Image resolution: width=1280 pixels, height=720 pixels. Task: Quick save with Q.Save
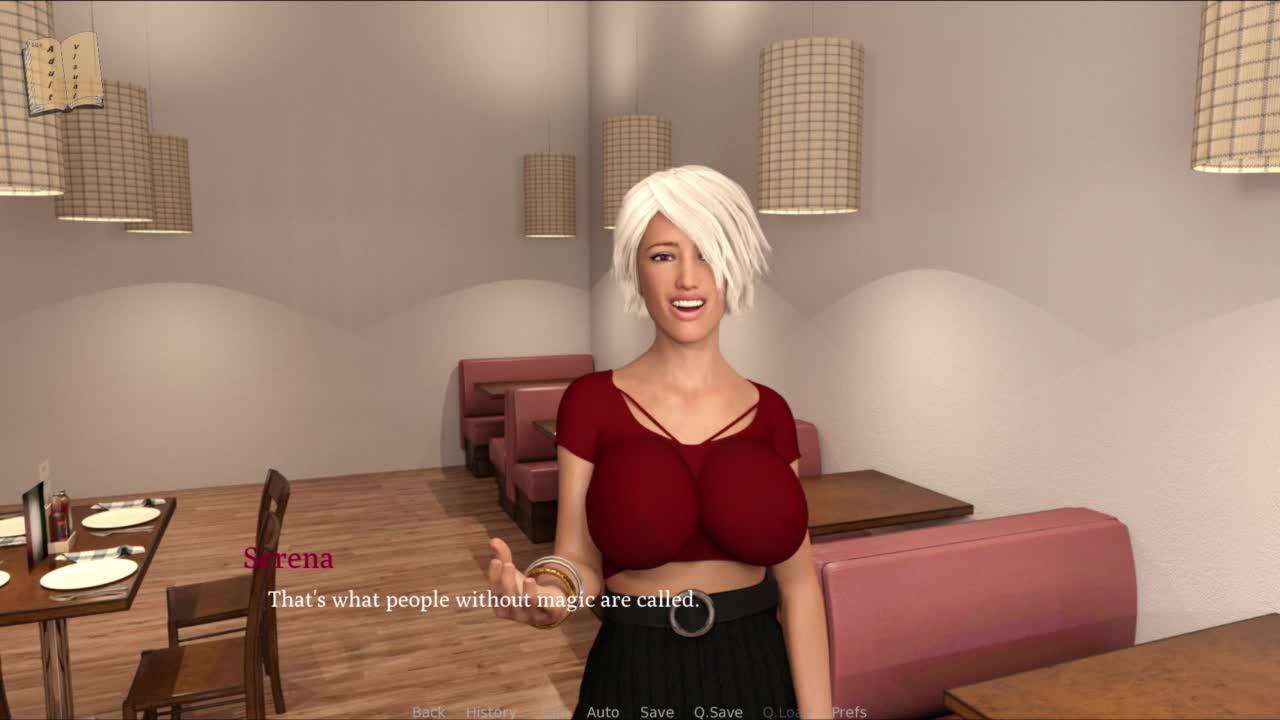(718, 712)
